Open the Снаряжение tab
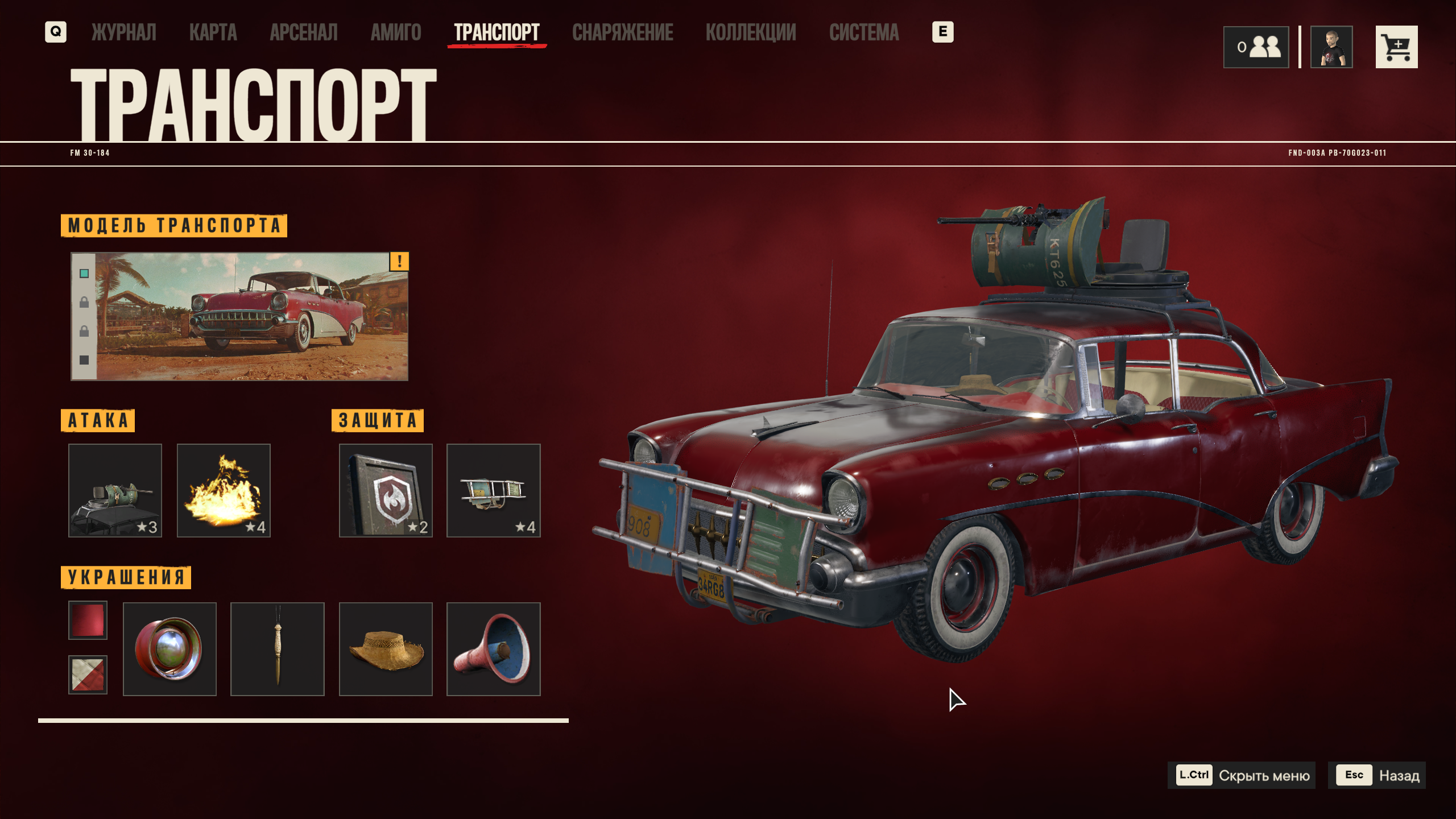1456x819 pixels. [623, 32]
